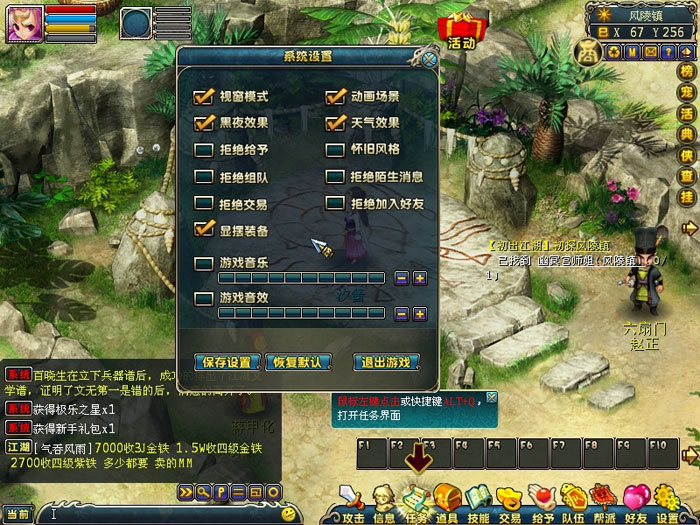Increase game music volume with plus button

click(x=420, y=278)
